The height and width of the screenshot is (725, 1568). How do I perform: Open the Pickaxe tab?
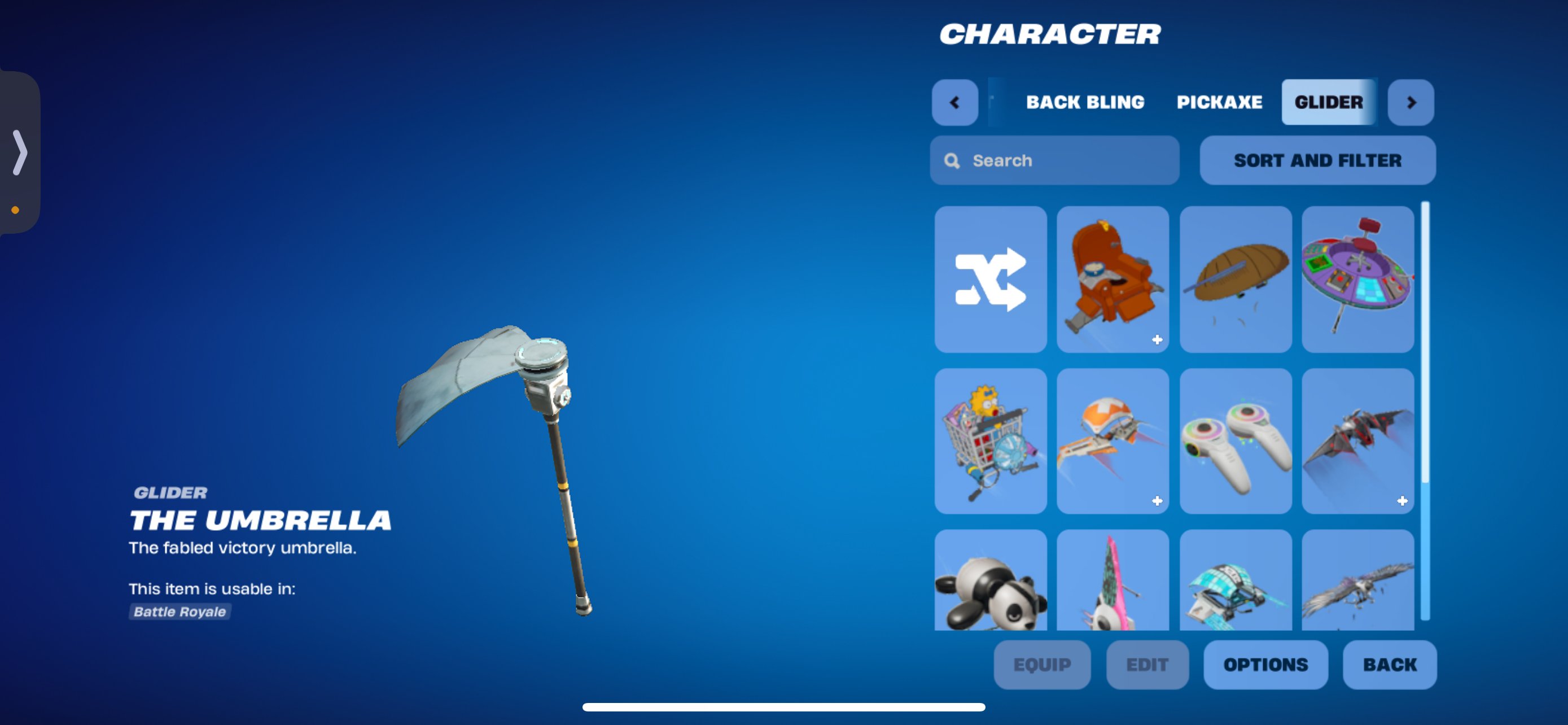(x=1219, y=102)
